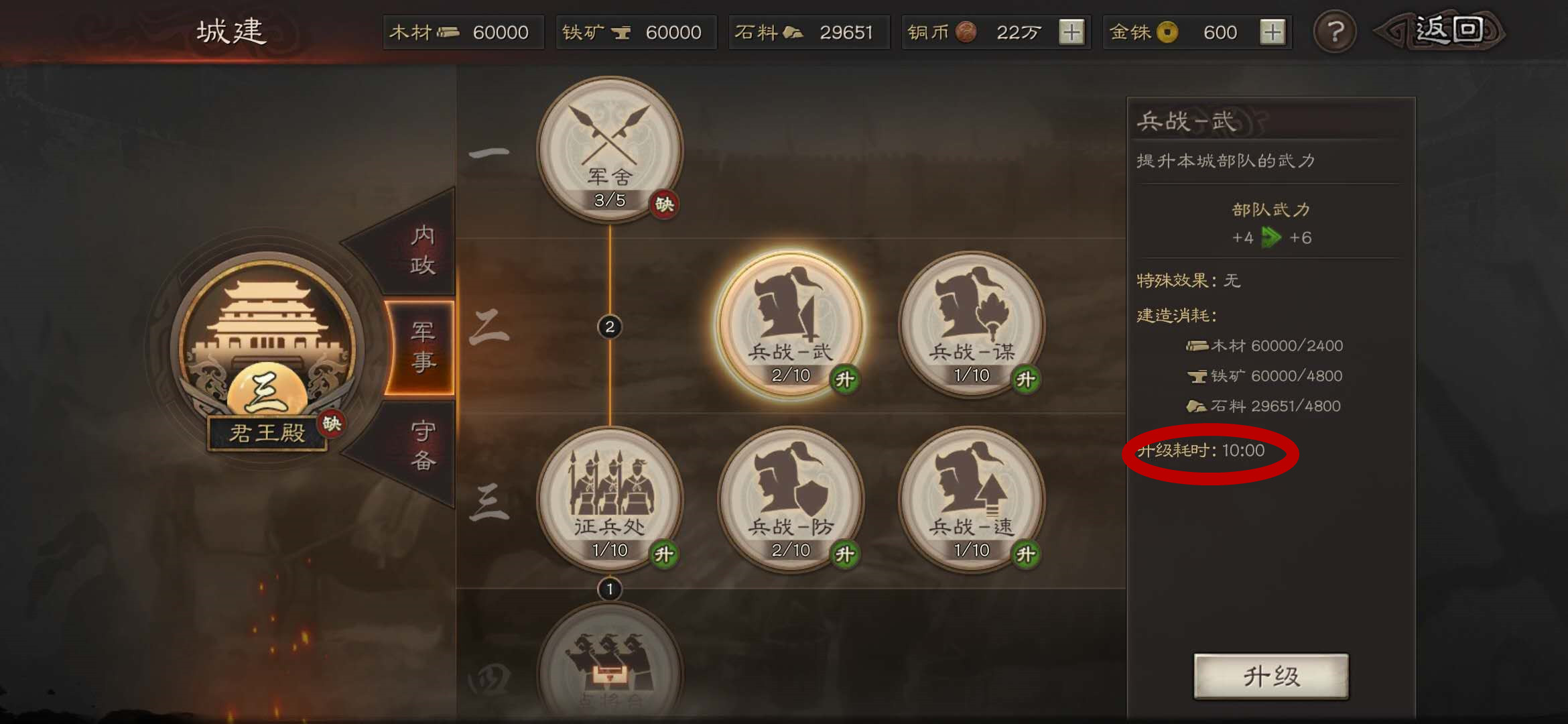Choose the 军舍 barracks node
This screenshot has width=1568, height=724.
click(x=610, y=149)
